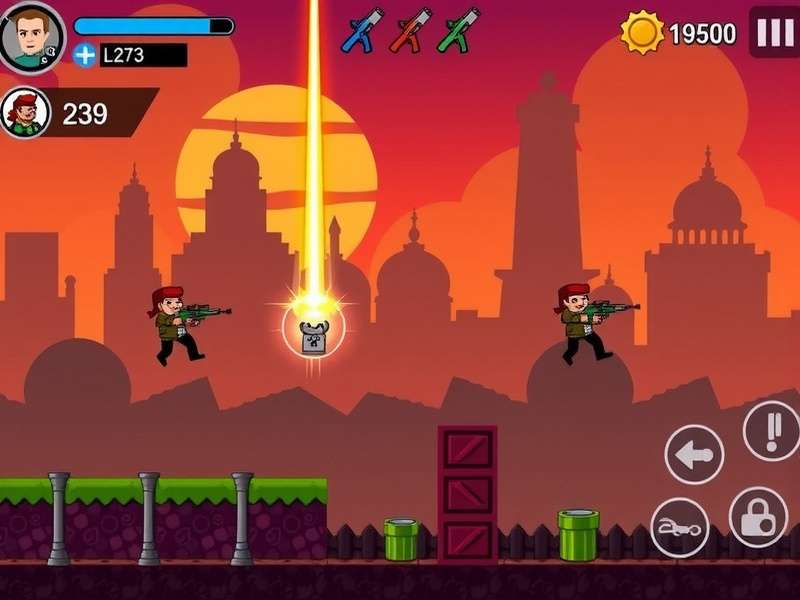800x600 pixels.
Task: Tap the left arrow control button
Action: tap(695, 455)
